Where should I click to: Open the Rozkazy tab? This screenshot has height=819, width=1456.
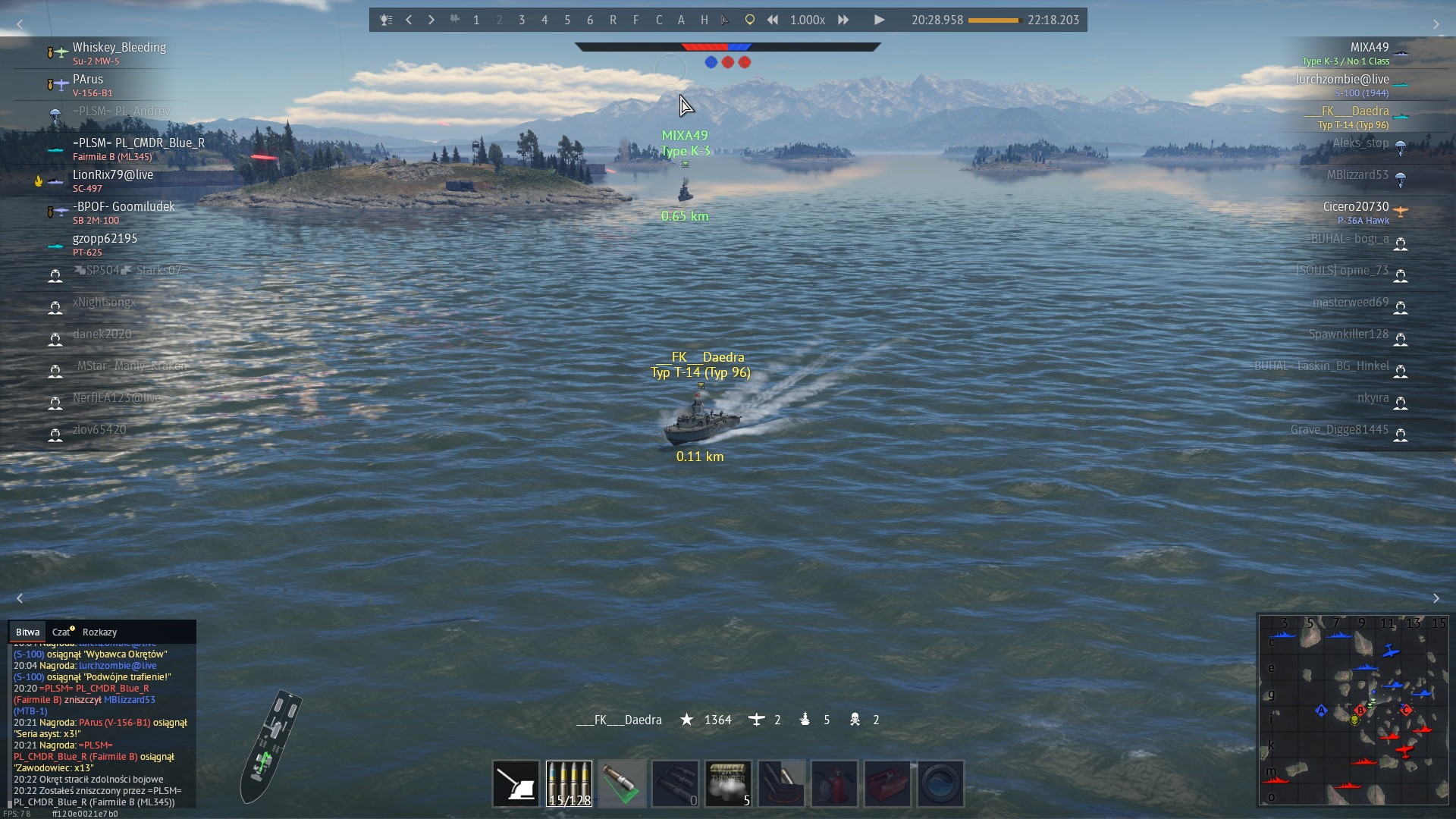[99, 632]
